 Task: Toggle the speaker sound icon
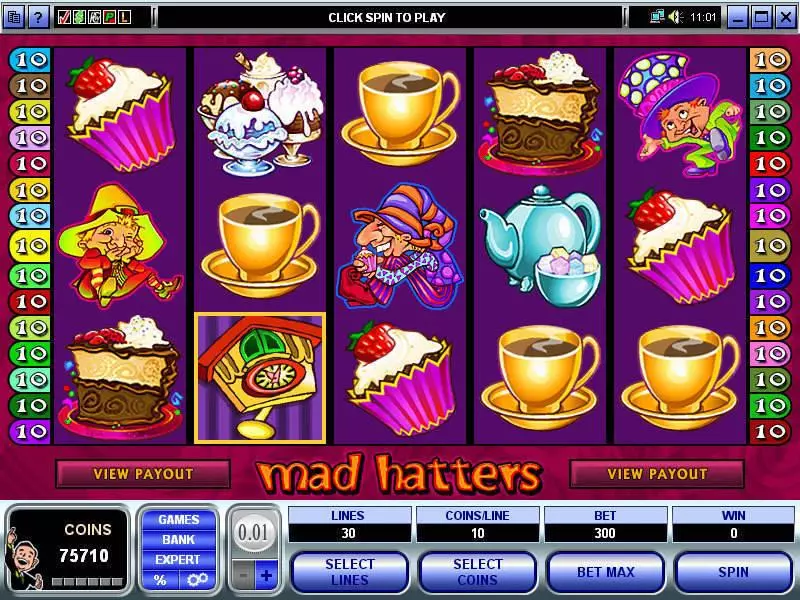coord(674,17)
